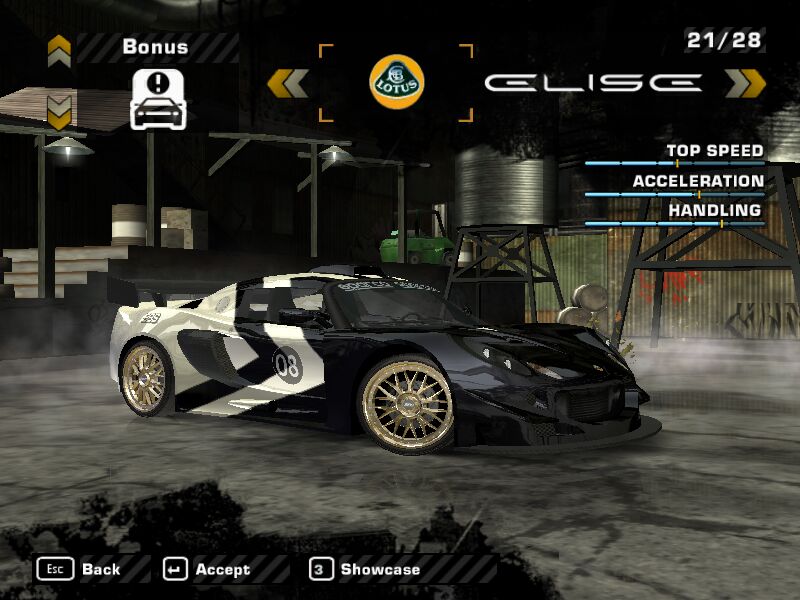Select the Bonus cars category icon
Image resolution: width=800 pixels, height=600 pixels.
(160, 98)
